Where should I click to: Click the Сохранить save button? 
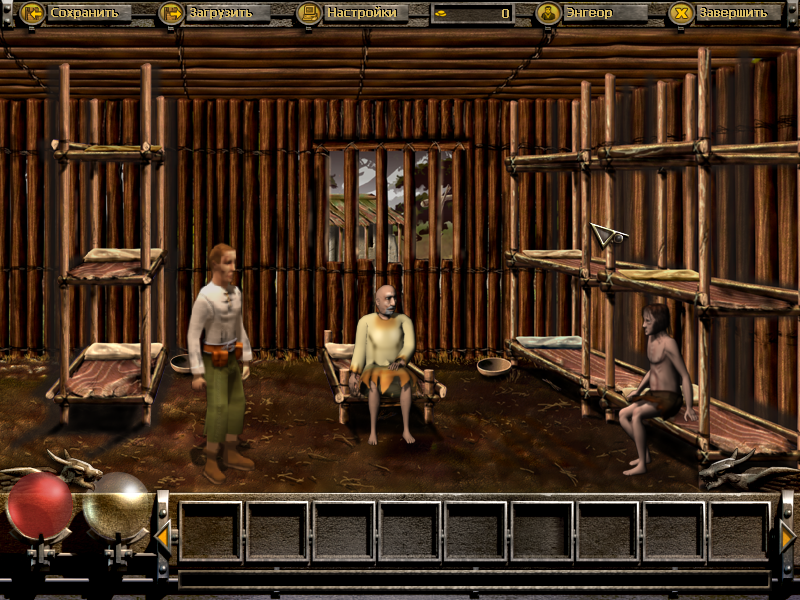(75, 13)
